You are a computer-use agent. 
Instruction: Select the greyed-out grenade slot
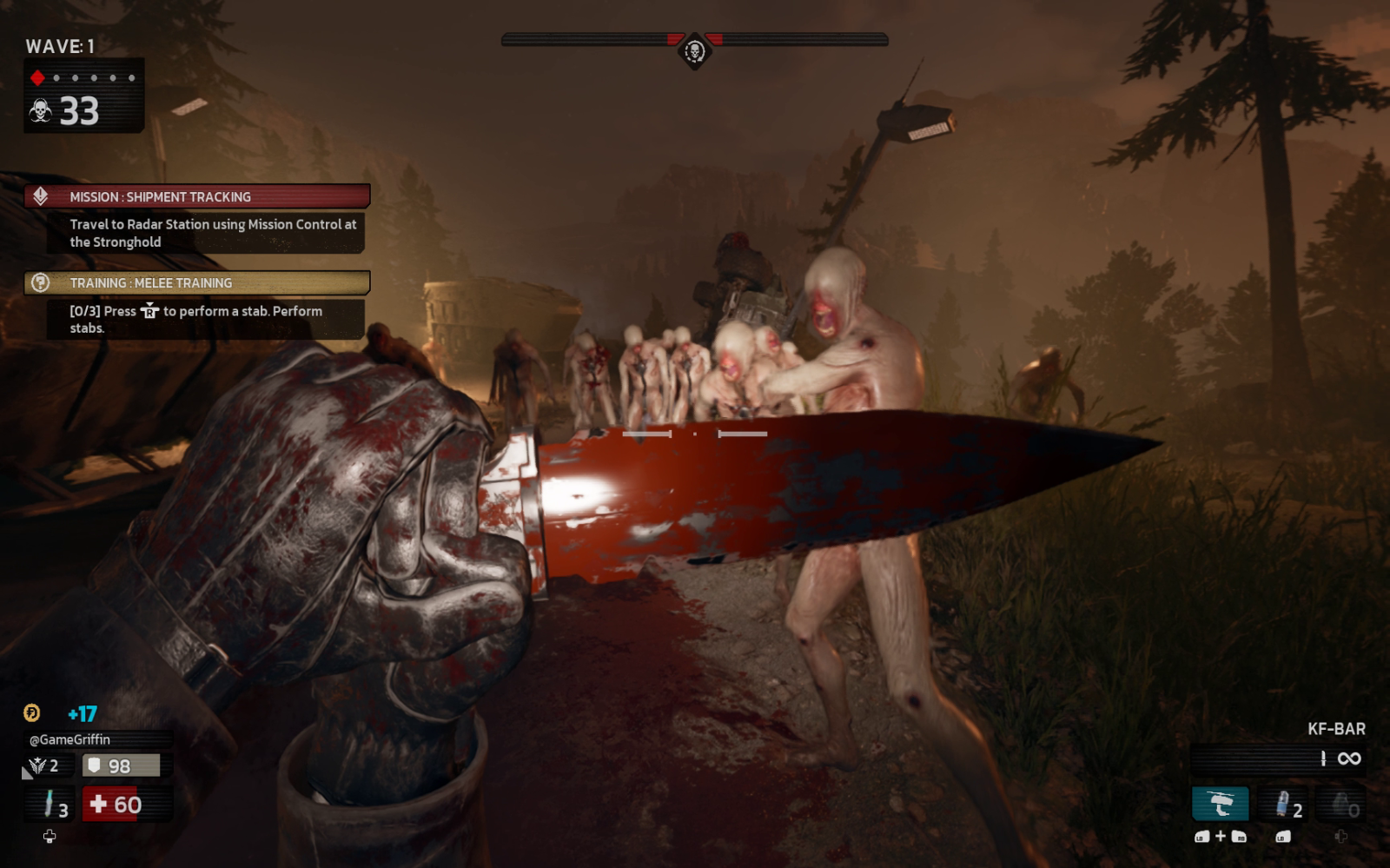(x=1341, y=805)
